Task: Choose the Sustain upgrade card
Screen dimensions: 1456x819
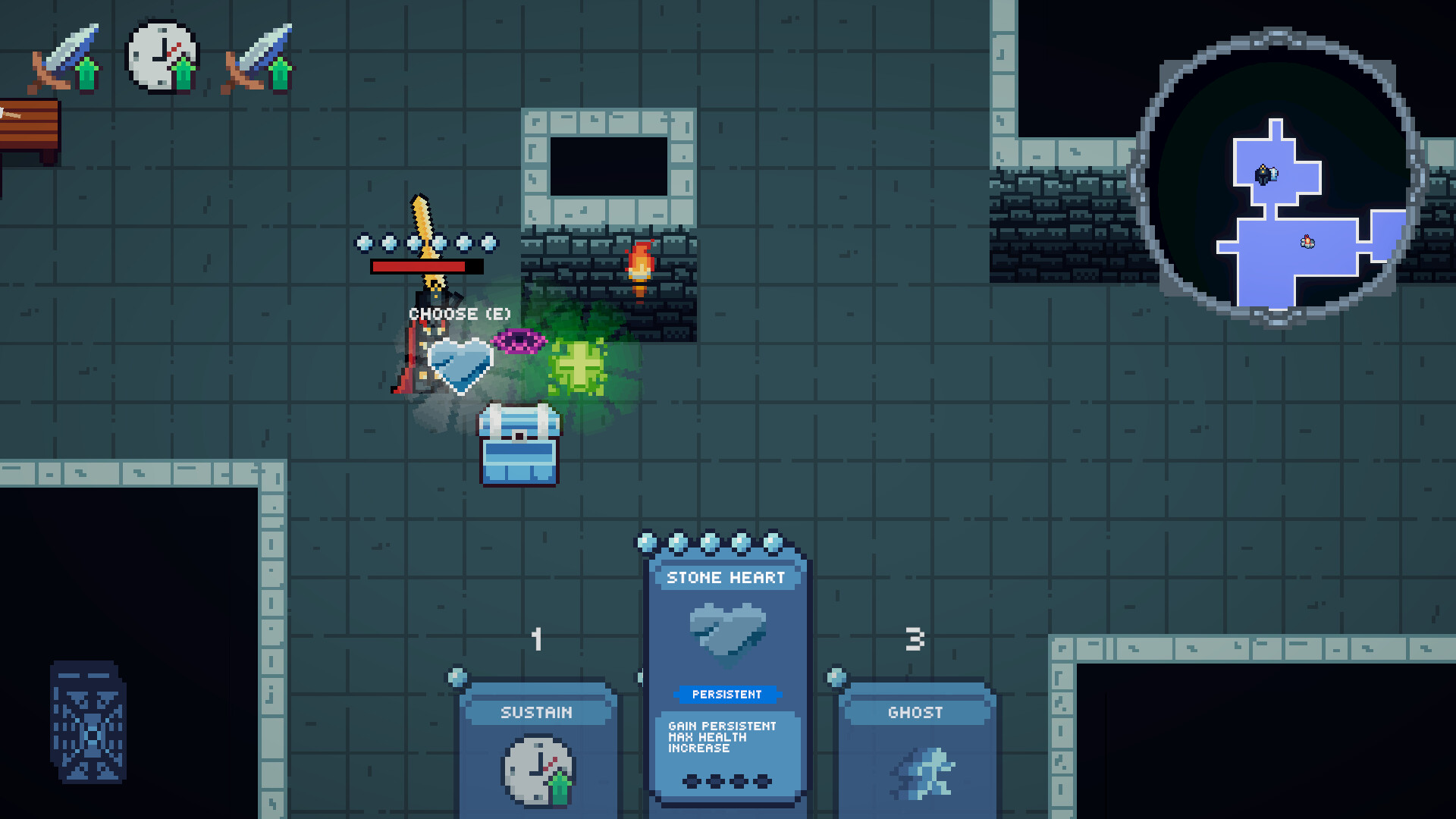Action: point(536,751)
